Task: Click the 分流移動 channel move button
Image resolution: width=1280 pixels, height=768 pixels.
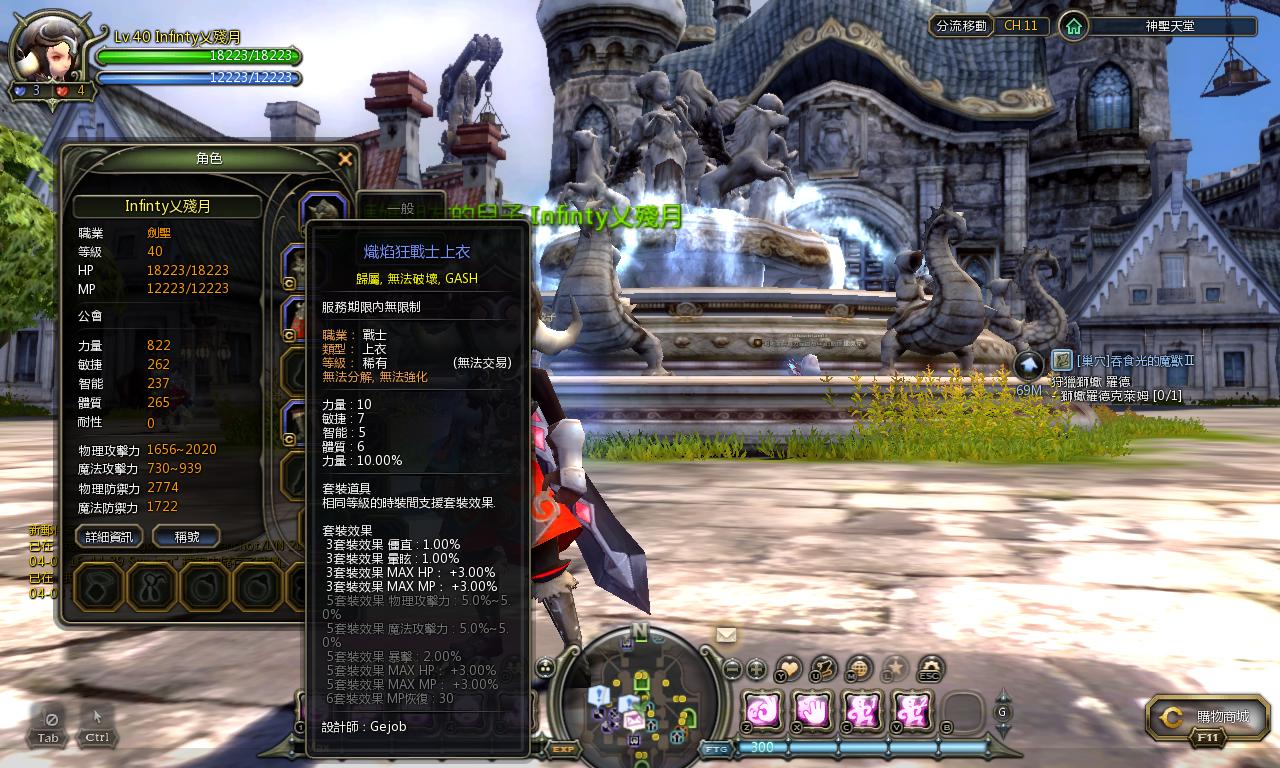Action: coord(961,26)
